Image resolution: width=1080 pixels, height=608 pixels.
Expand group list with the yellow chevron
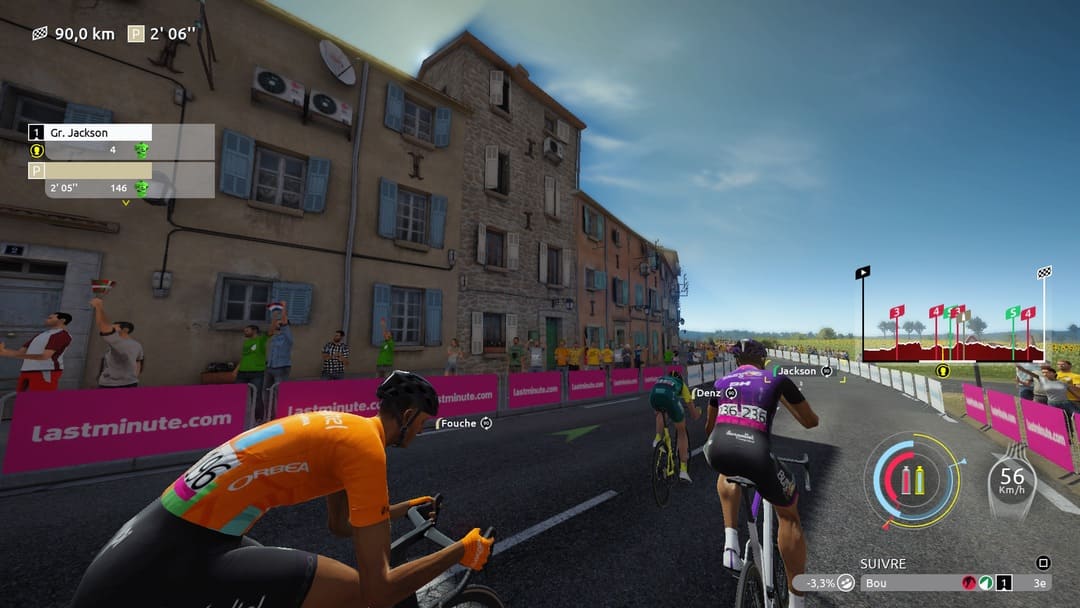coord(126,203)
